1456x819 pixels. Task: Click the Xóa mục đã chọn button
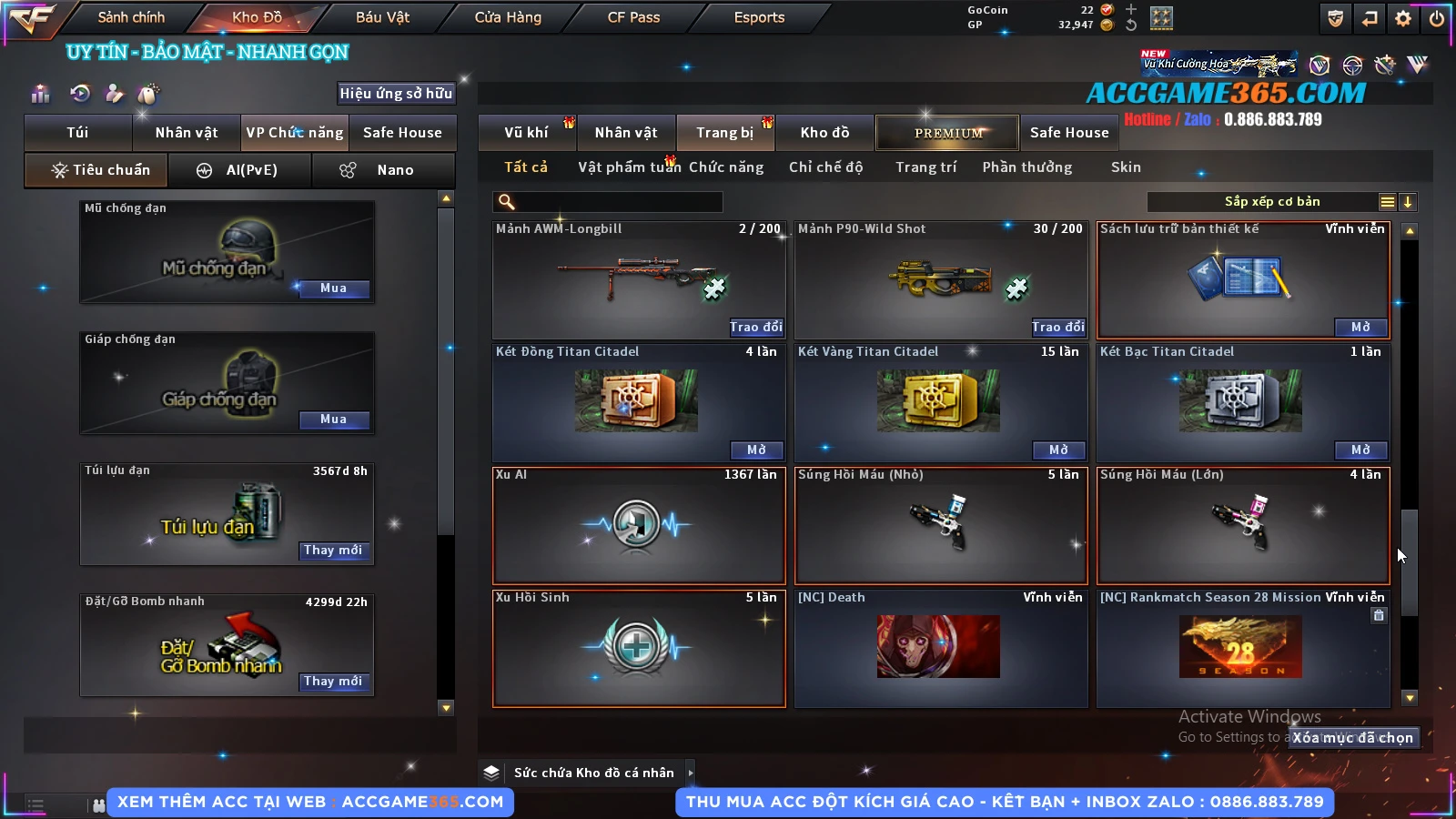(x=1353, y=738)
